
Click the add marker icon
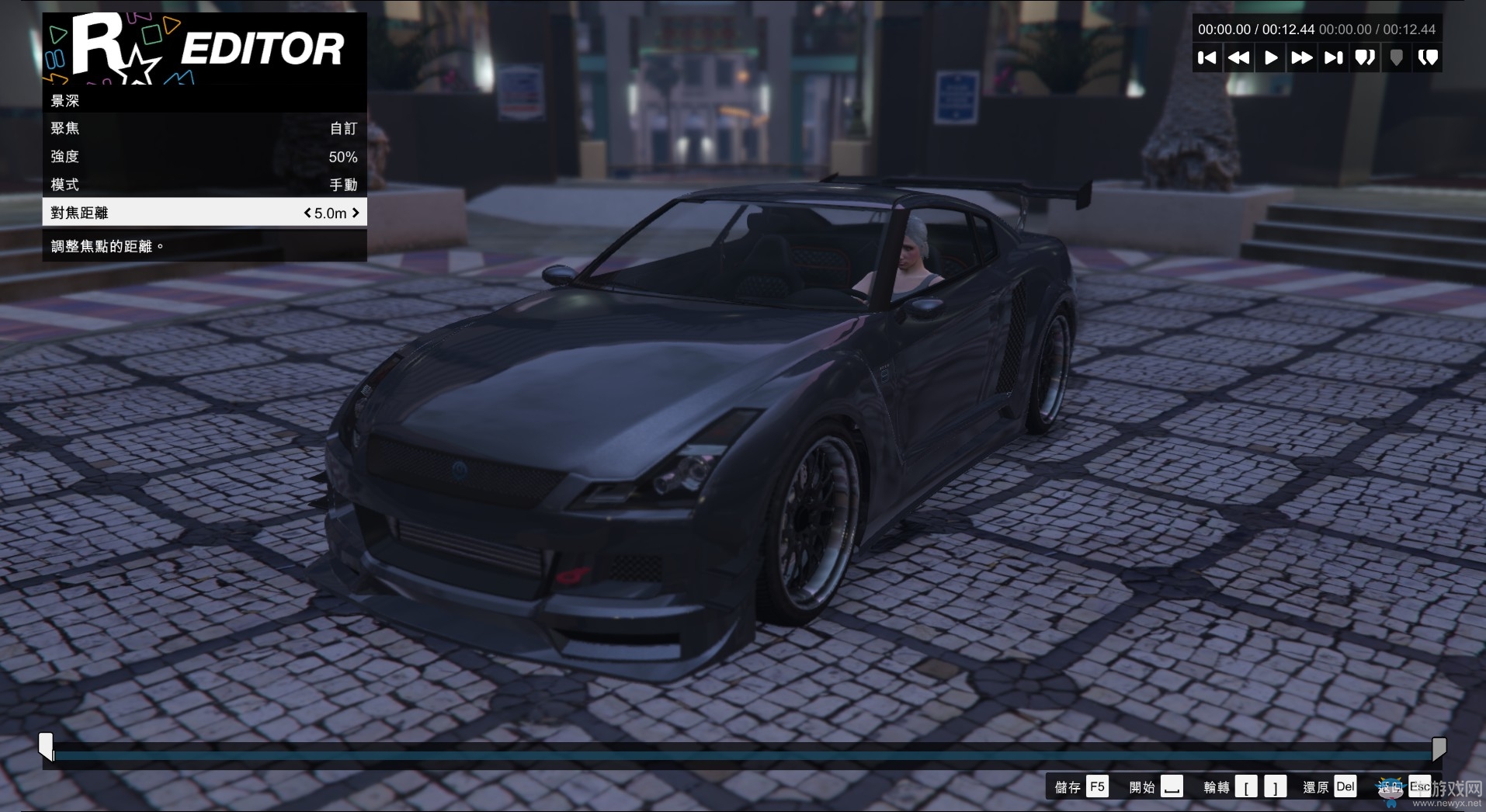[x=1396, y=57]
